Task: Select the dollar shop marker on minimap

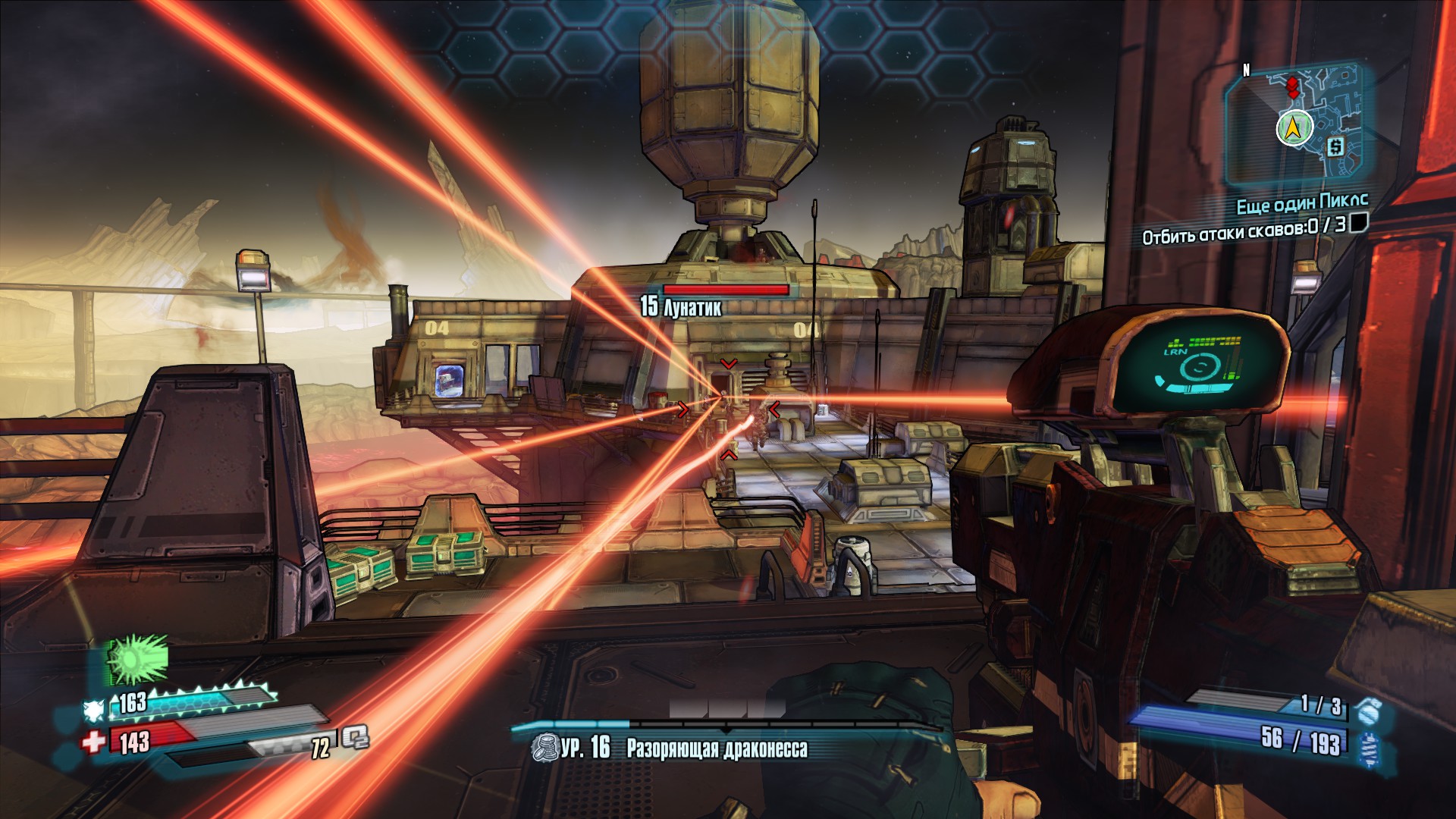Action: pyautogui.click(x=1335, y=146)
